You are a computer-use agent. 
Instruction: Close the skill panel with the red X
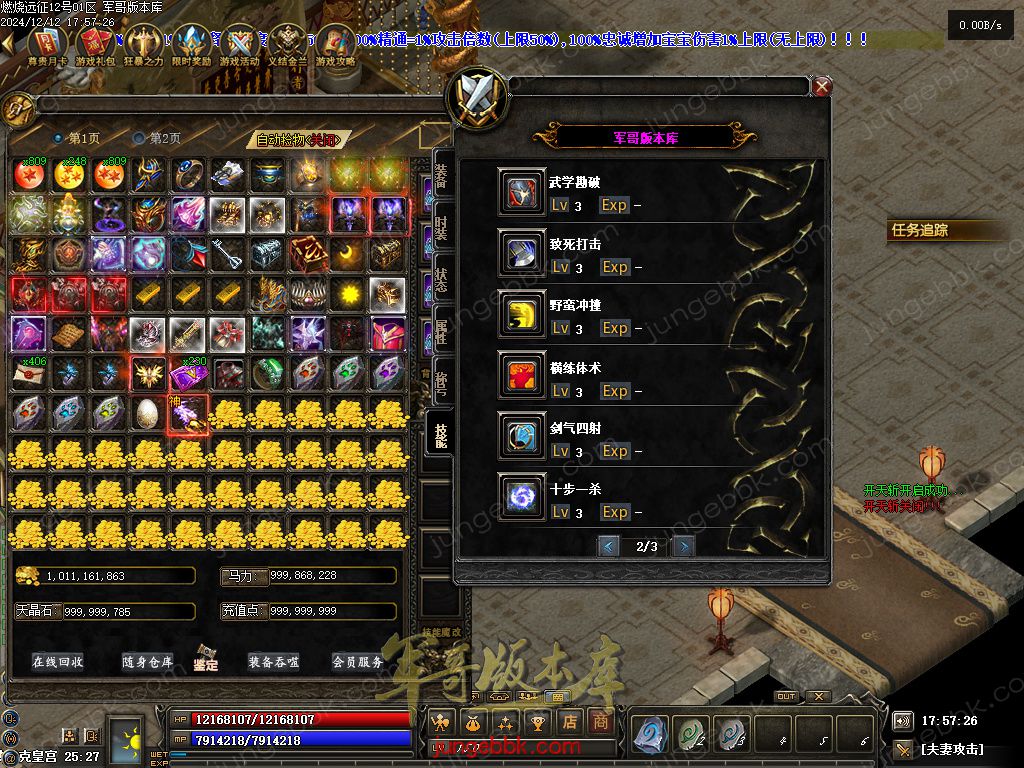point(822,87)
